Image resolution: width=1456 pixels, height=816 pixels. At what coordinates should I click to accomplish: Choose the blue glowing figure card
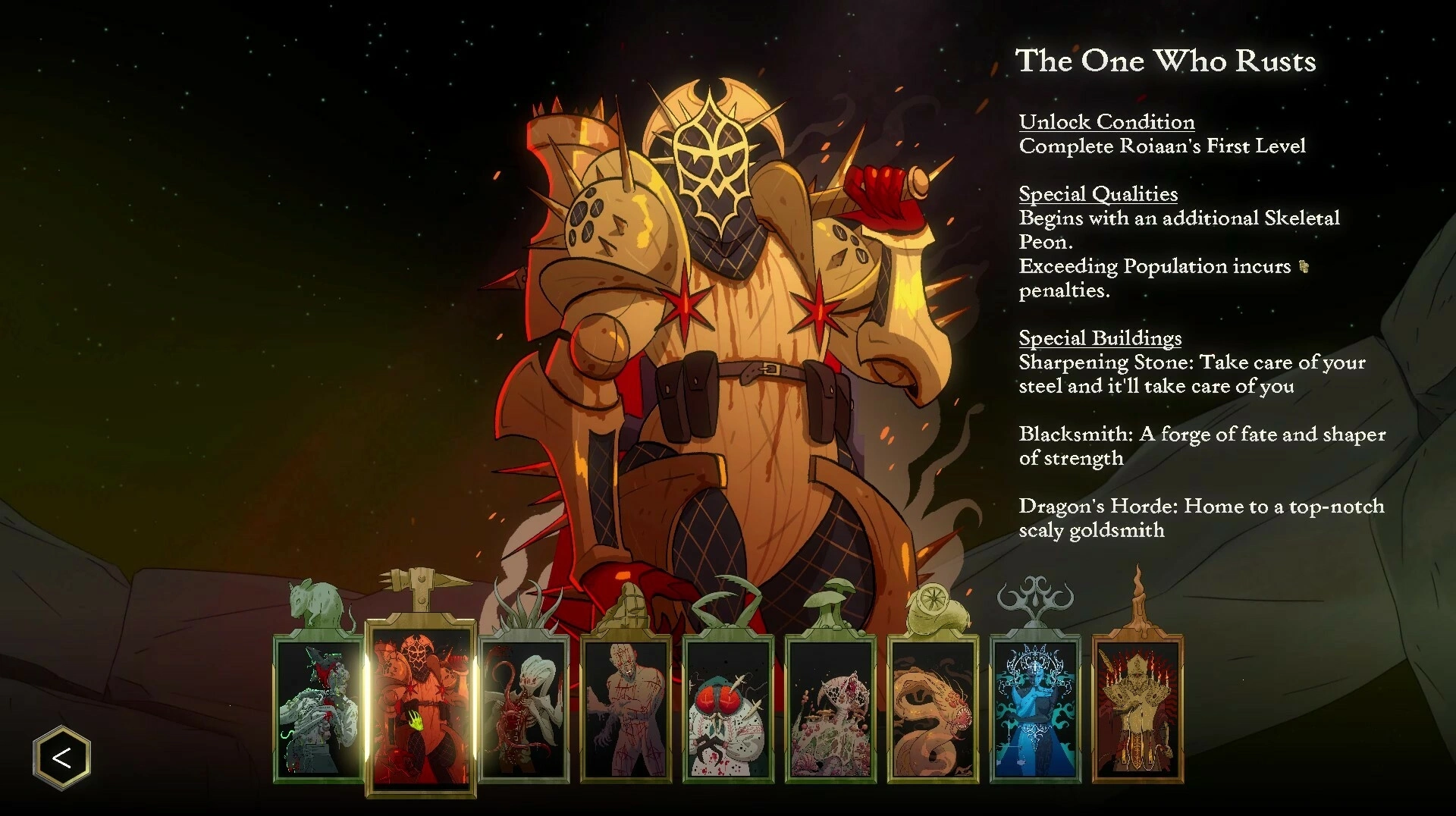1036,709
